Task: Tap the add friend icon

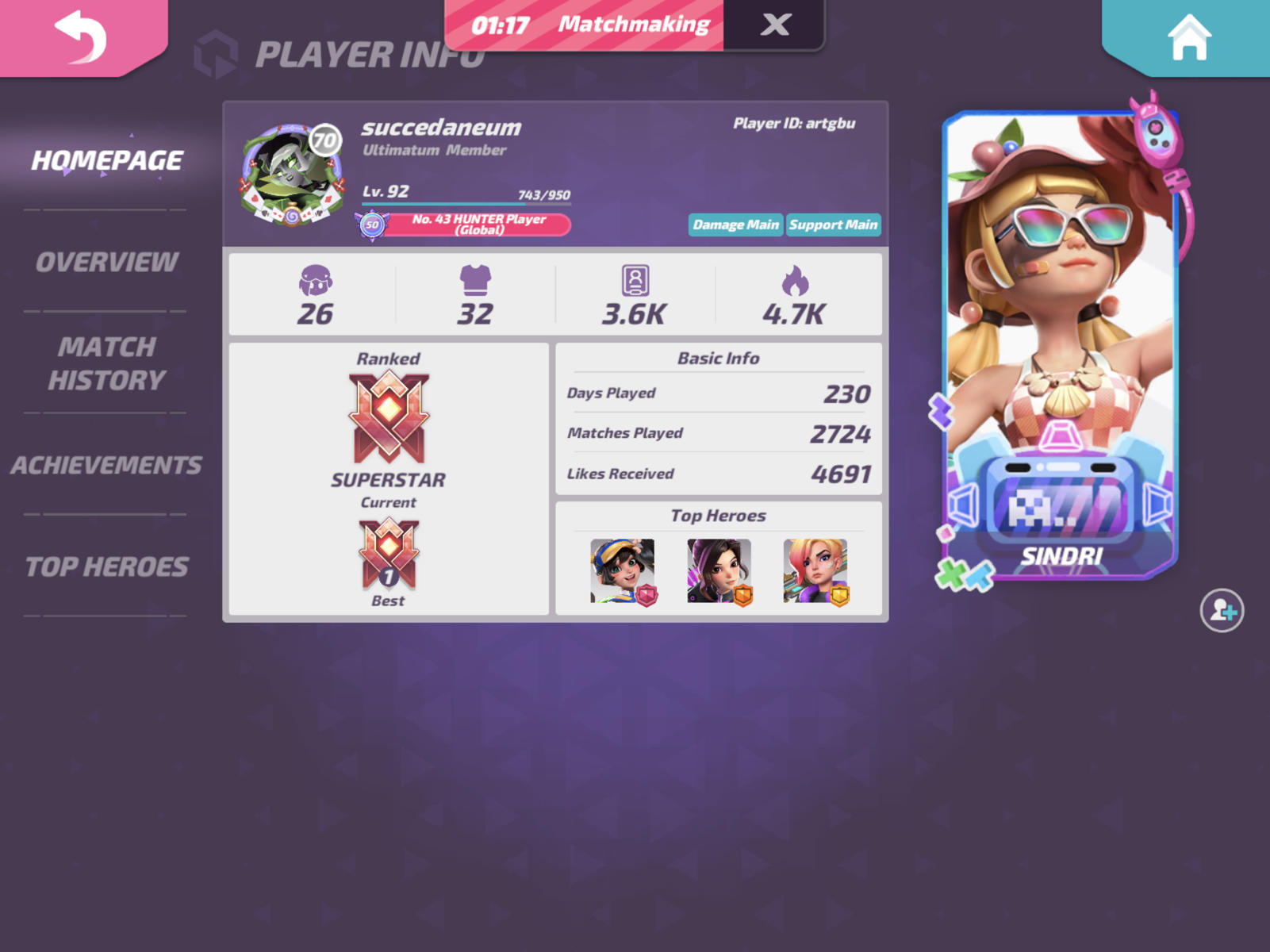Action: pyautogui.click(x=1222, y=609)
